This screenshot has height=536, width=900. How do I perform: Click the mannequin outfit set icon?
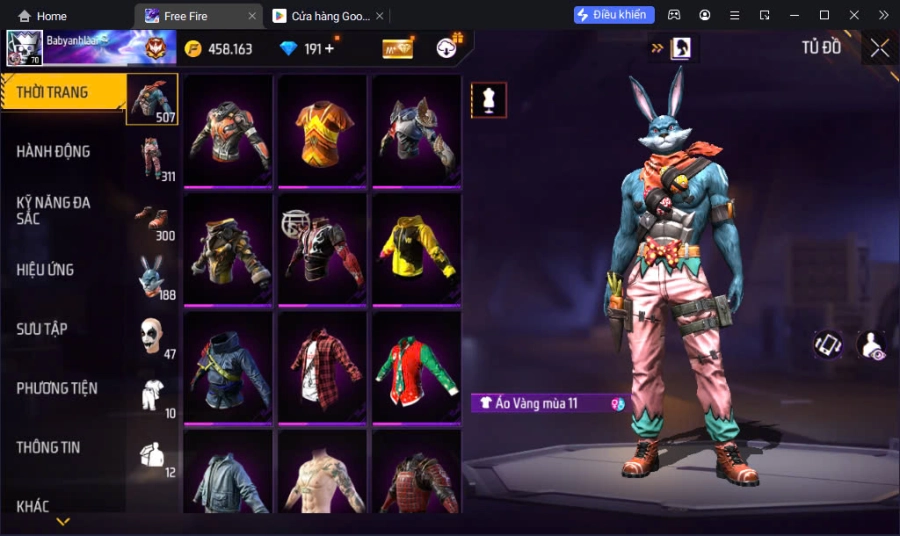coord(489,100)
